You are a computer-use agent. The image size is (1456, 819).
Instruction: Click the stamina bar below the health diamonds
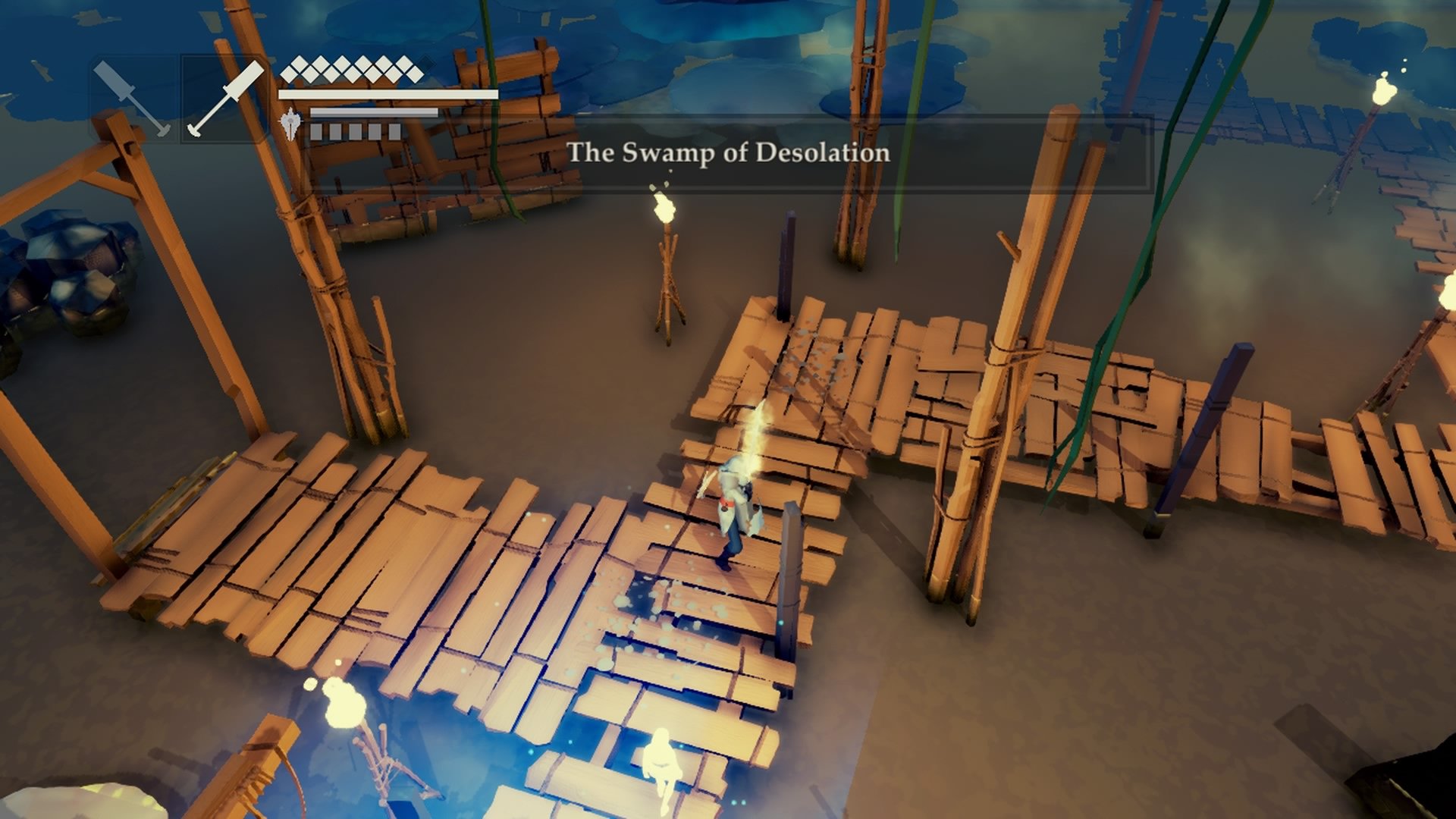click(x=387, y=95)
